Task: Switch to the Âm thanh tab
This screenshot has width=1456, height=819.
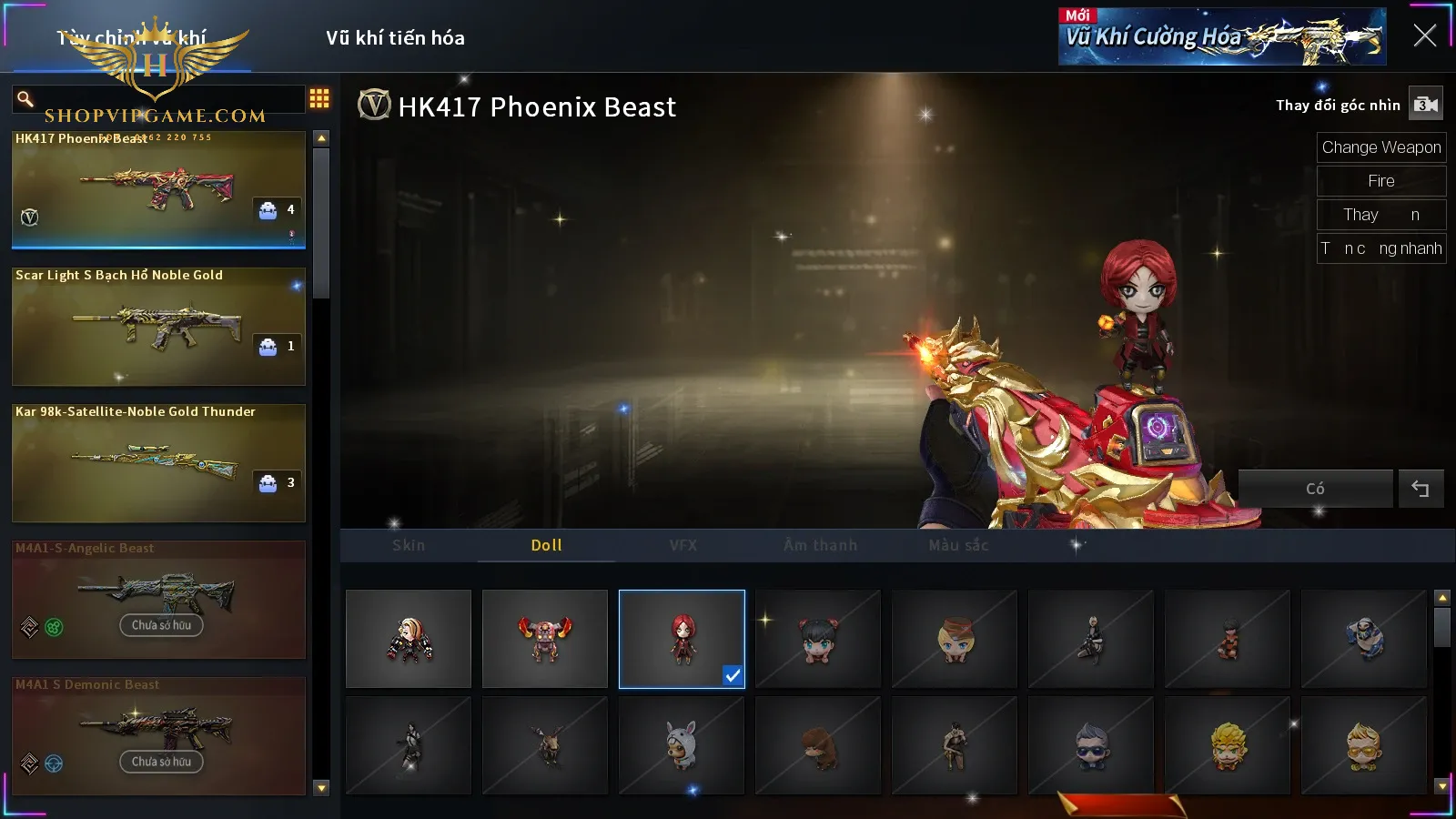Action: coord(820,545)
